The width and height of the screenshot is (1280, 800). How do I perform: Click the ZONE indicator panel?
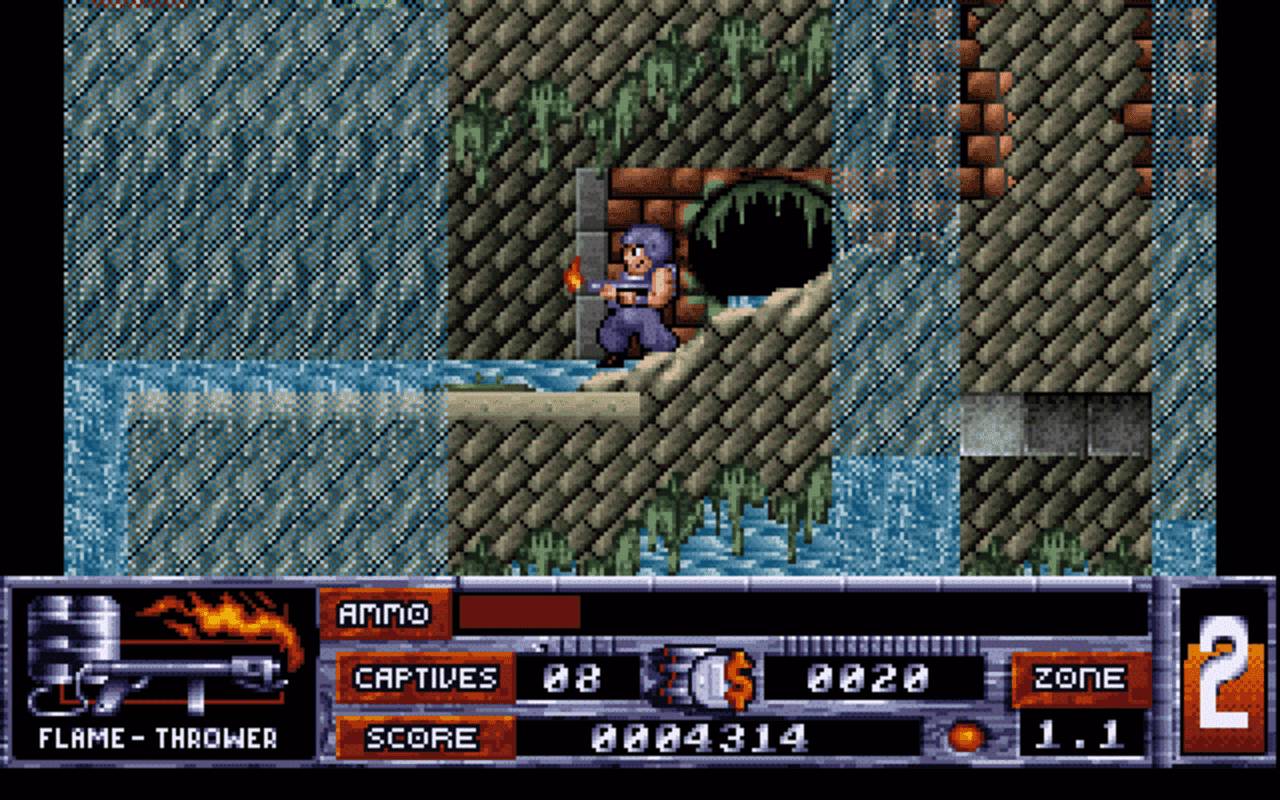[1082, 676]
